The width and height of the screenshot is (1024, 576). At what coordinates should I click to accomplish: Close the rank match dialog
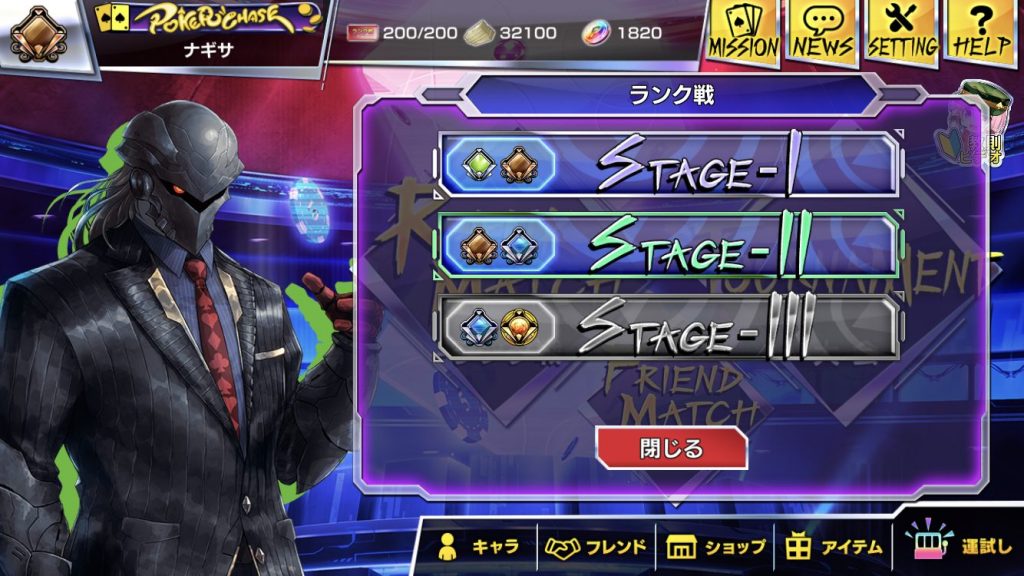click(x=671, y=448)
